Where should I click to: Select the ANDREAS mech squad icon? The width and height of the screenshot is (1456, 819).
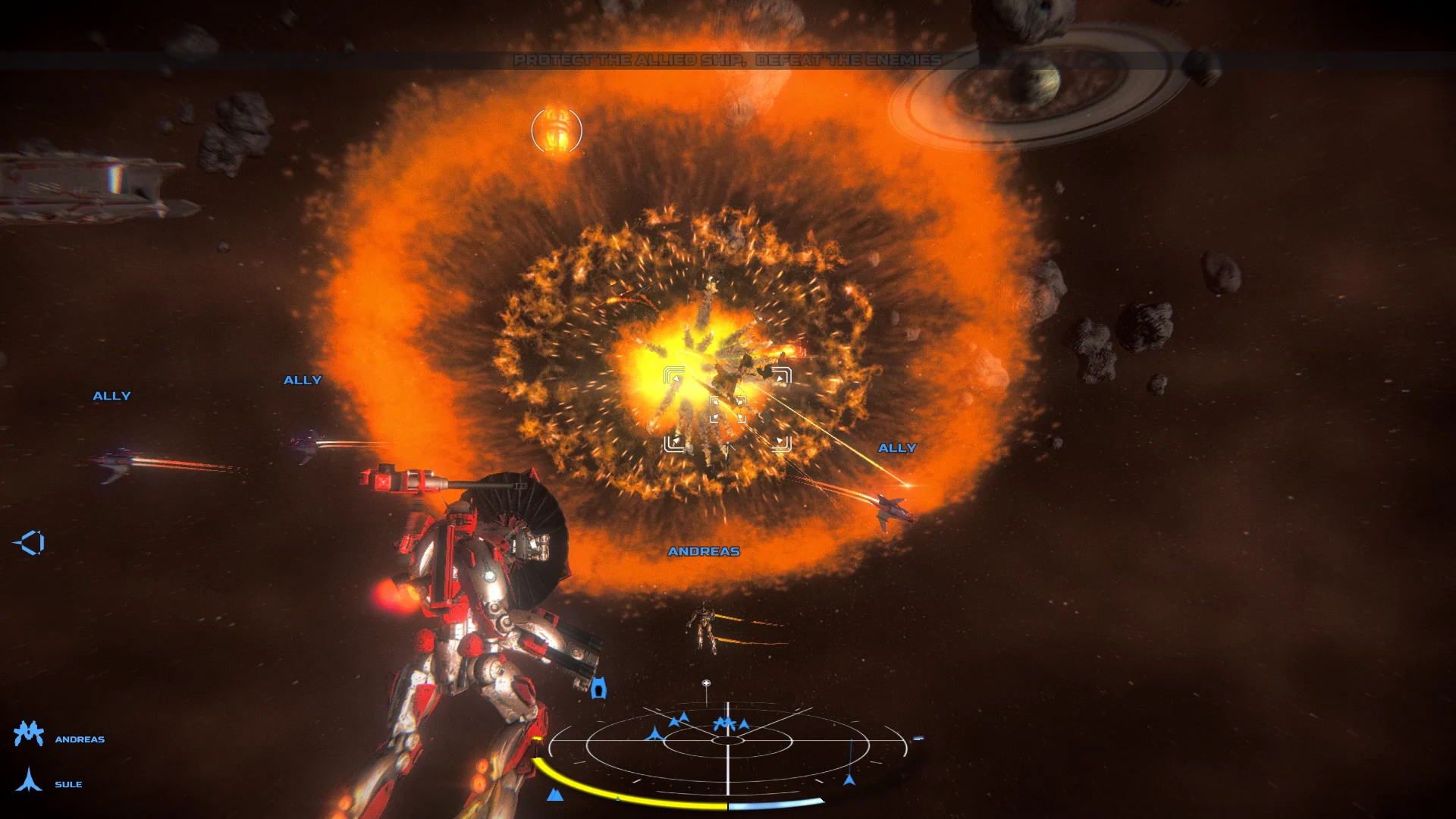28,734
